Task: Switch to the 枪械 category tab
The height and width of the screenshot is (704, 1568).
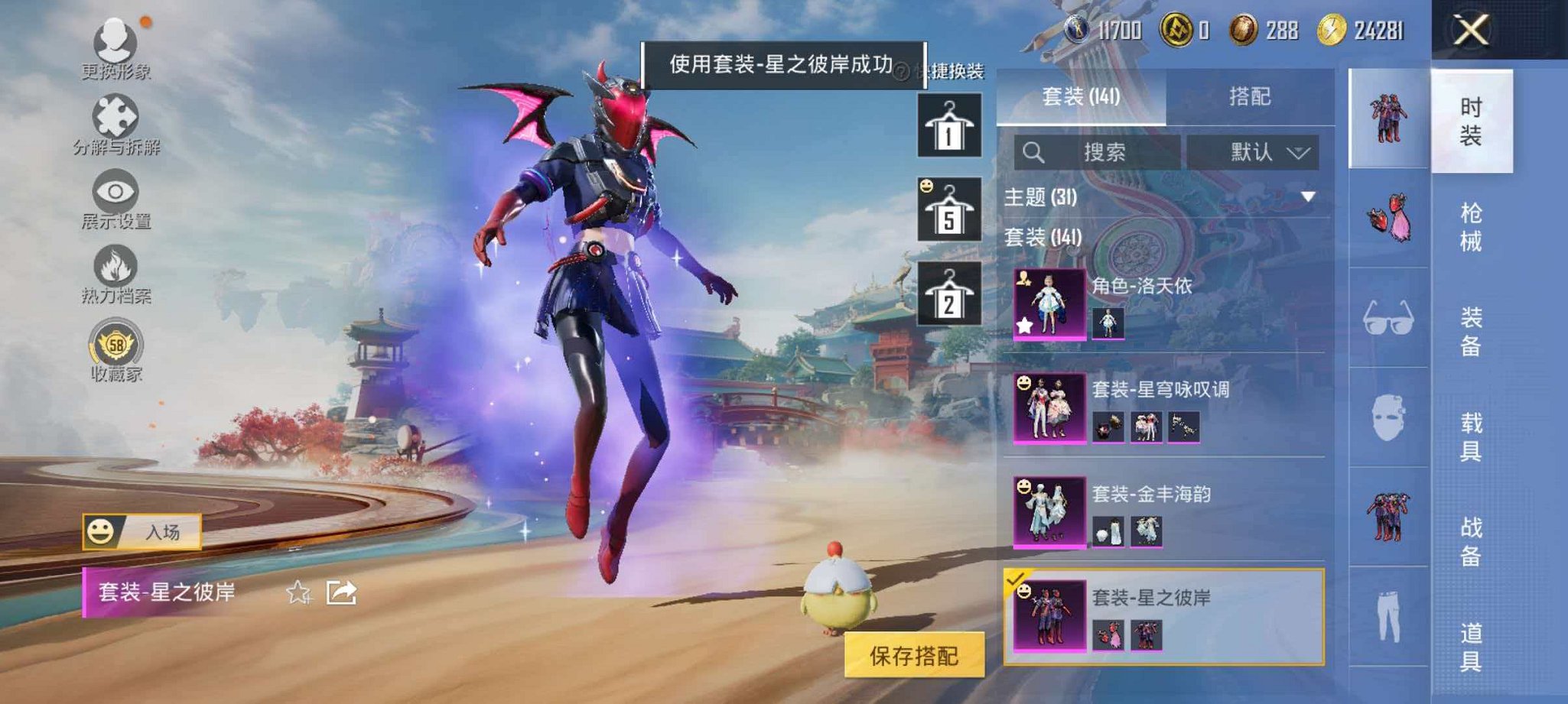Action: coord(1472,225)
